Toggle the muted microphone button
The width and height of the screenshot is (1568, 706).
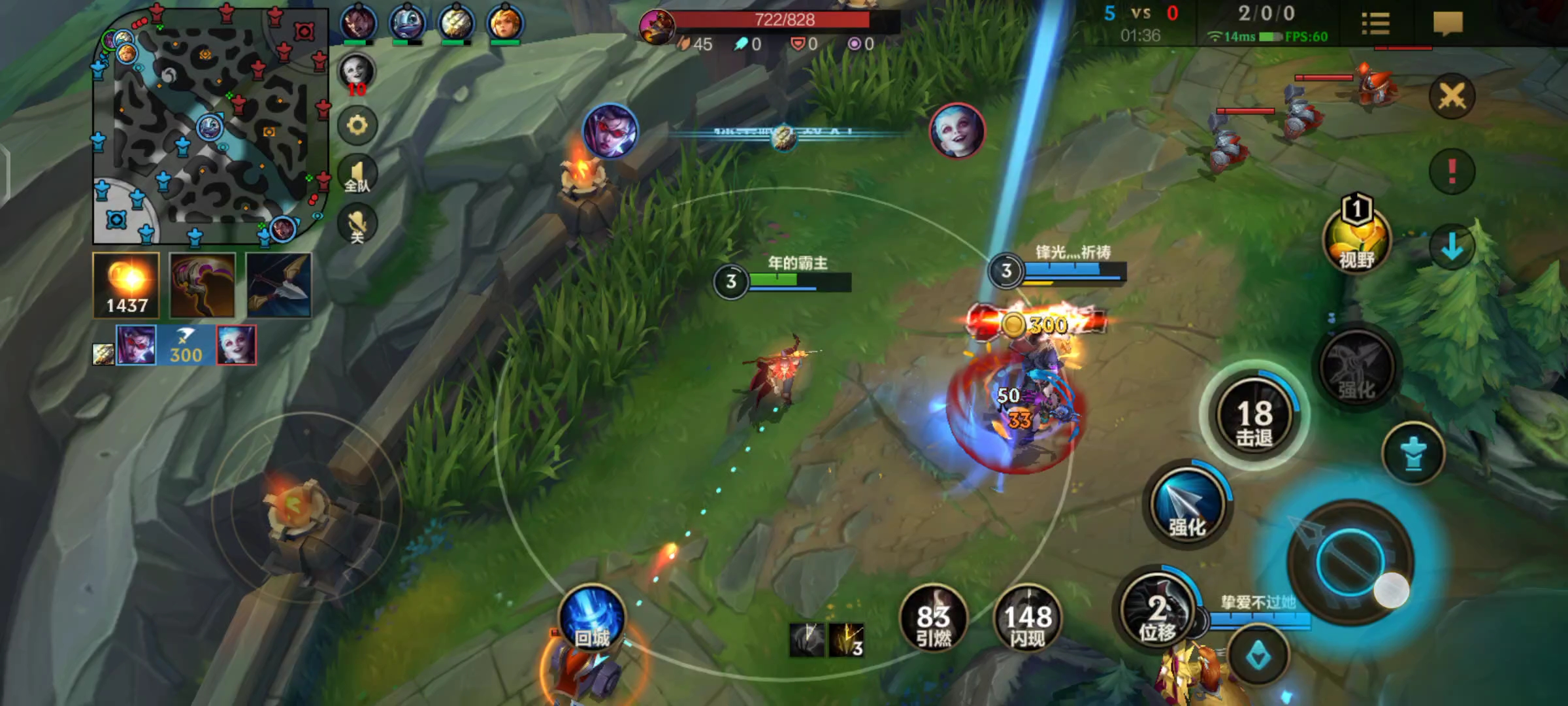click(x=357, y=224)
